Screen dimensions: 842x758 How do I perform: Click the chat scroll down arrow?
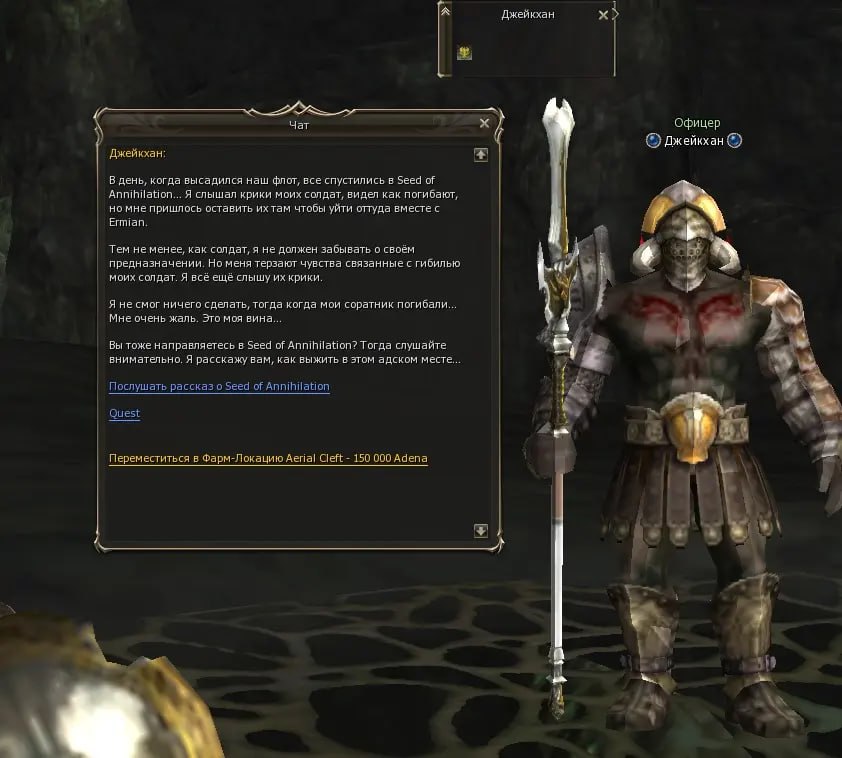tap(480, 531)
